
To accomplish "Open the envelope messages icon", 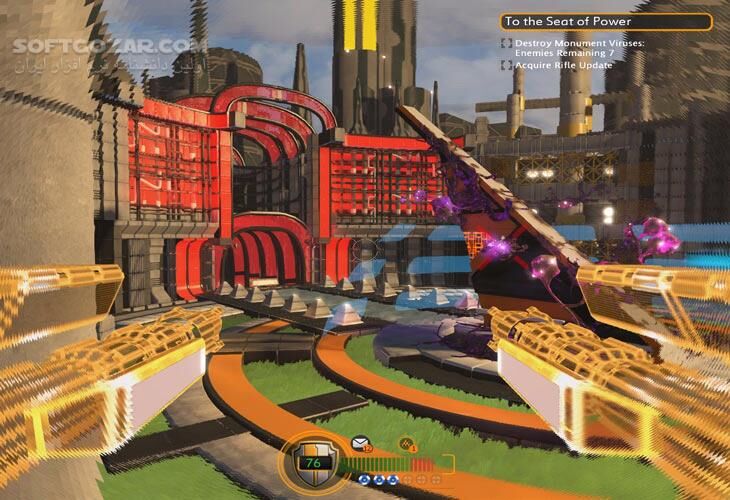I will pos(359,443).
